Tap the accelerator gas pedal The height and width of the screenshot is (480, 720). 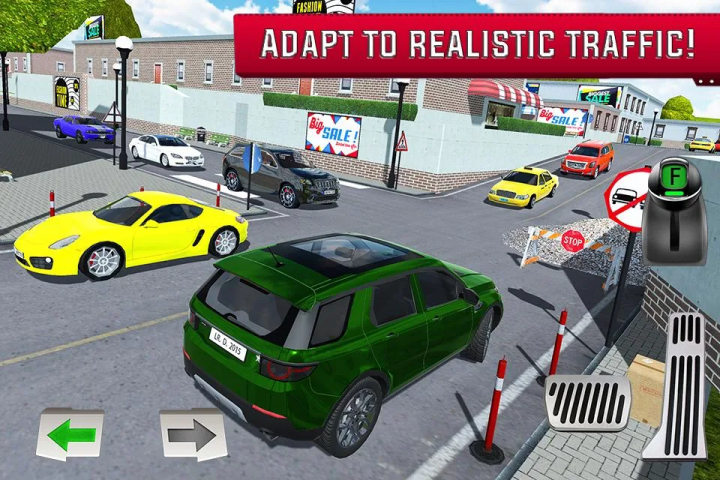tap(677, 385)
